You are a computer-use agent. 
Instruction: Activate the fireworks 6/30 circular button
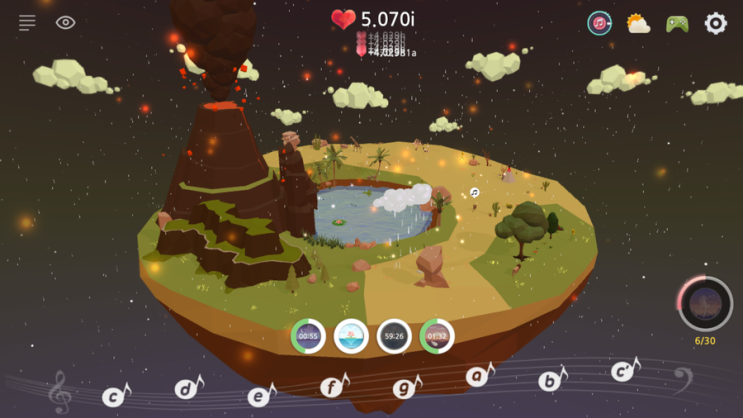[705, 304]
